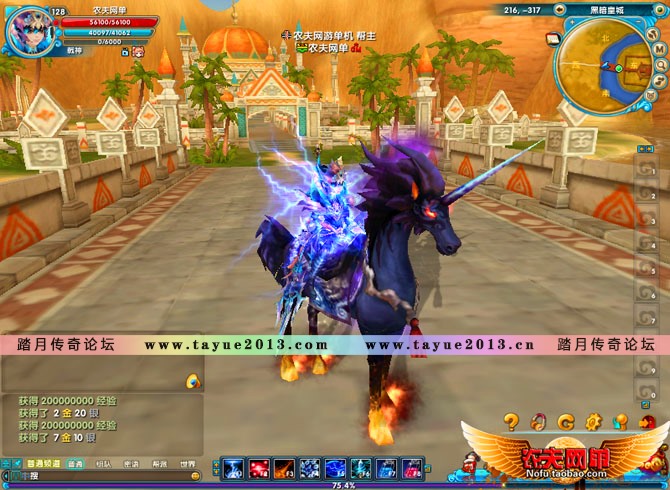This screenshot has height=490, width=670.
Task: Activate the F3 orange flame skill
Action: tap(284, 467)
